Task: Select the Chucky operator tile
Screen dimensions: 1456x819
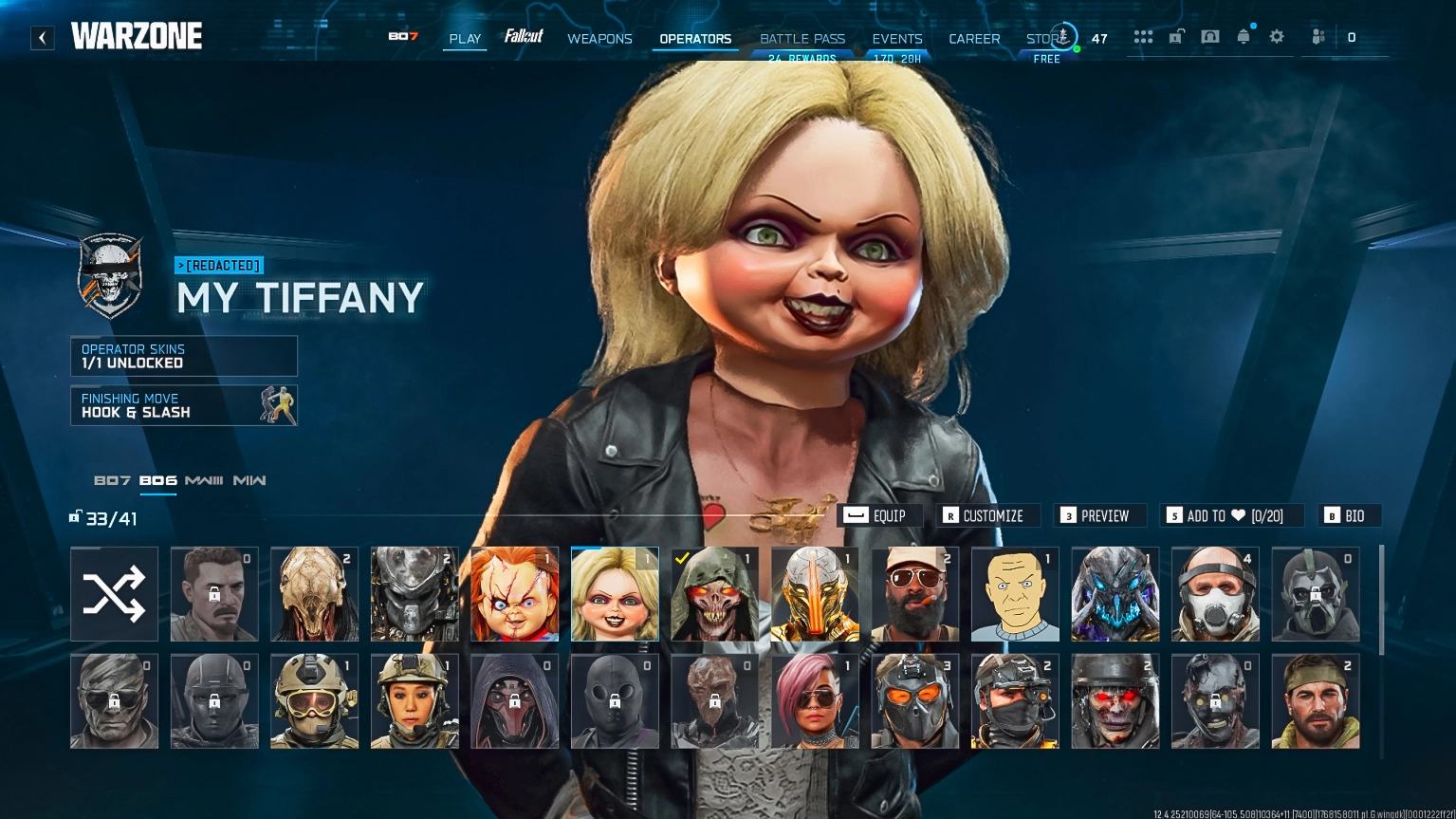Action: click(x=514, y=593)
